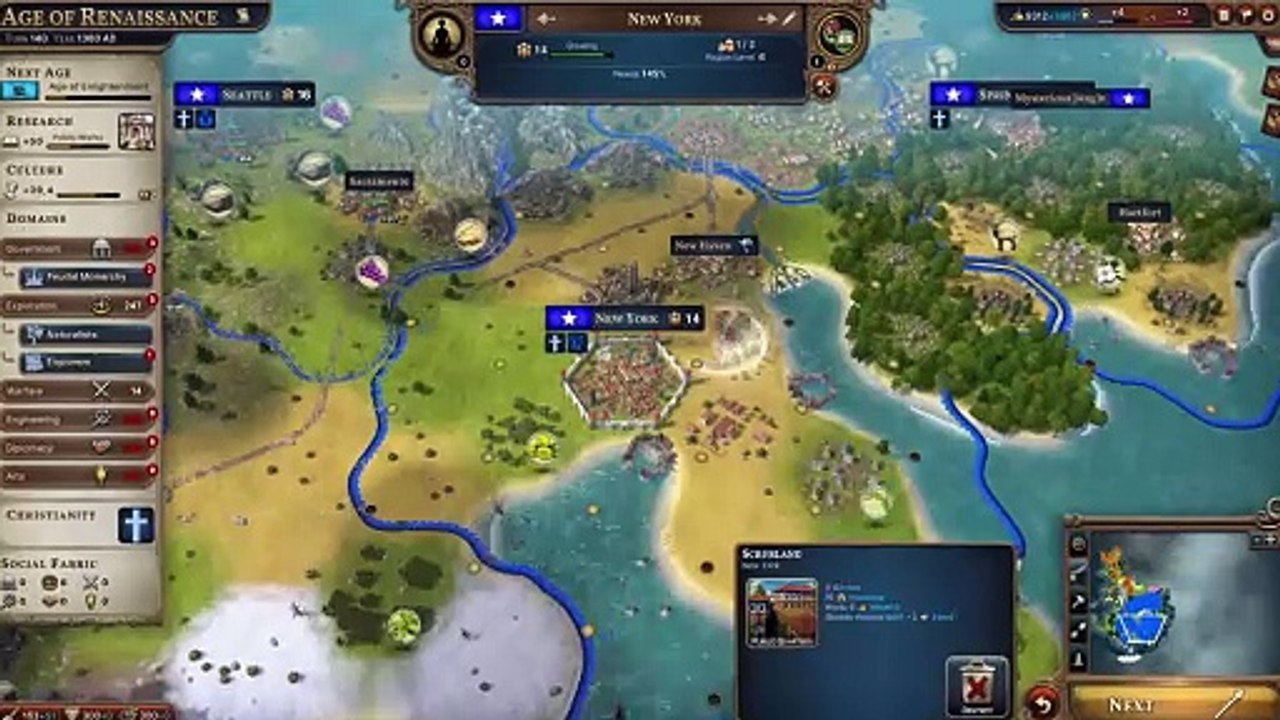Open the Research portrait in the left panel
The height and width of the screenshot is (720, 1280).
click(x=136, y=131)
